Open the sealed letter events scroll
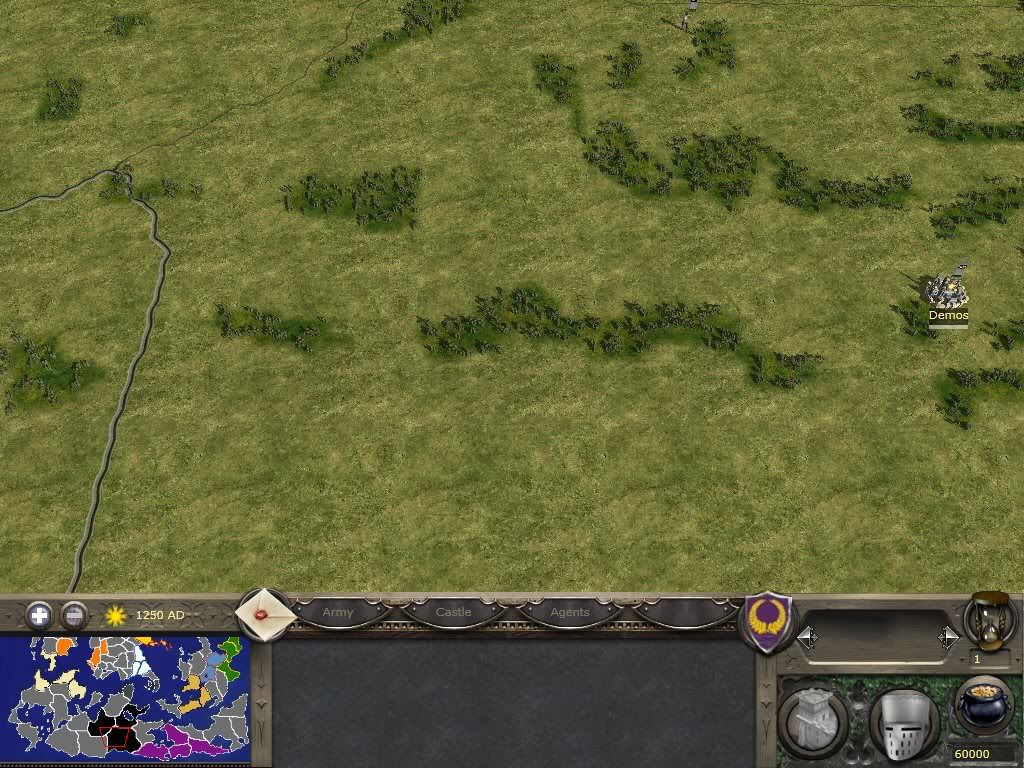 tap(265, 613)
